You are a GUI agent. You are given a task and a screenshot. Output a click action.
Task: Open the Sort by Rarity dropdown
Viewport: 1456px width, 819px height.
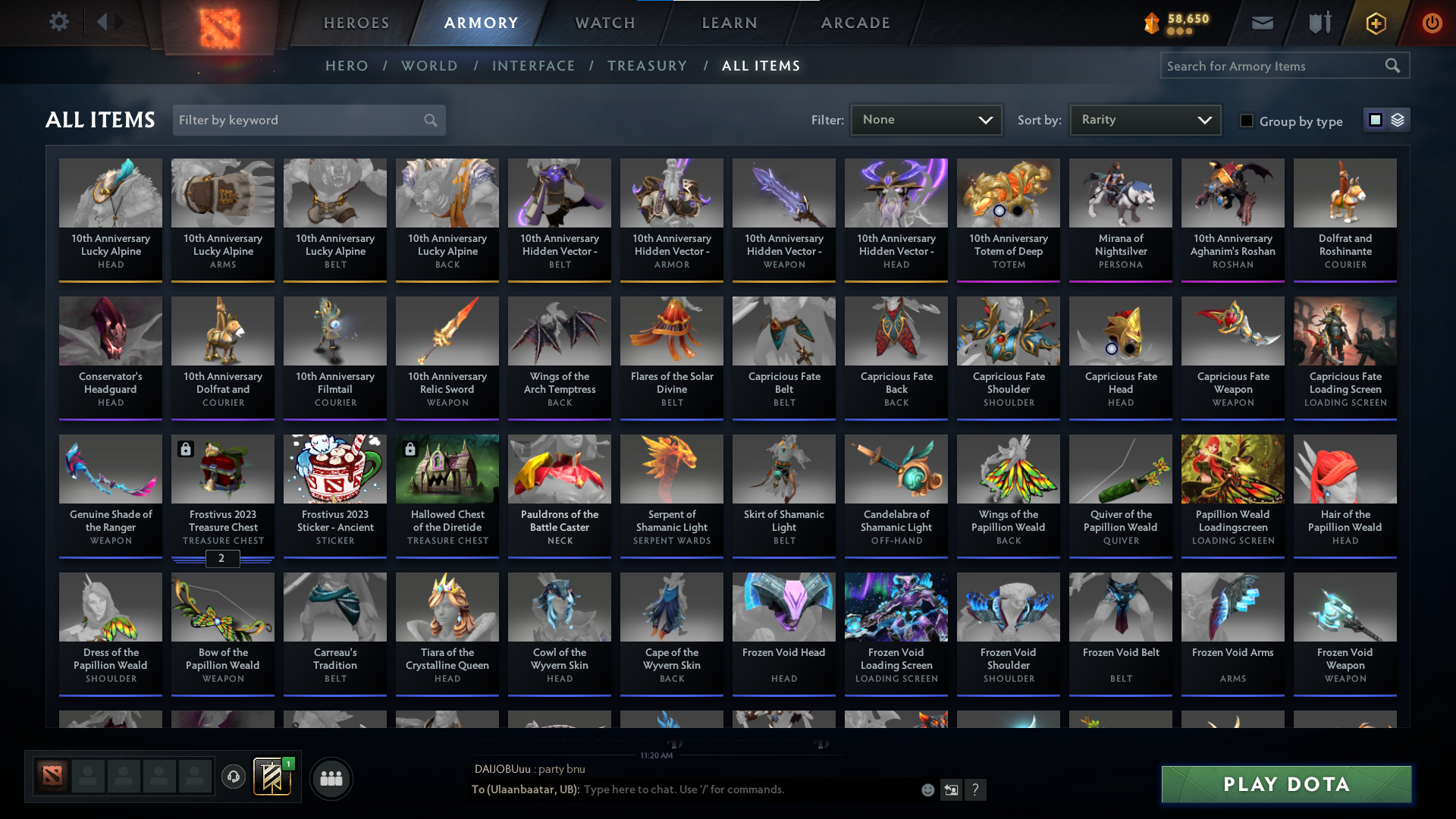pos(1144,119)
